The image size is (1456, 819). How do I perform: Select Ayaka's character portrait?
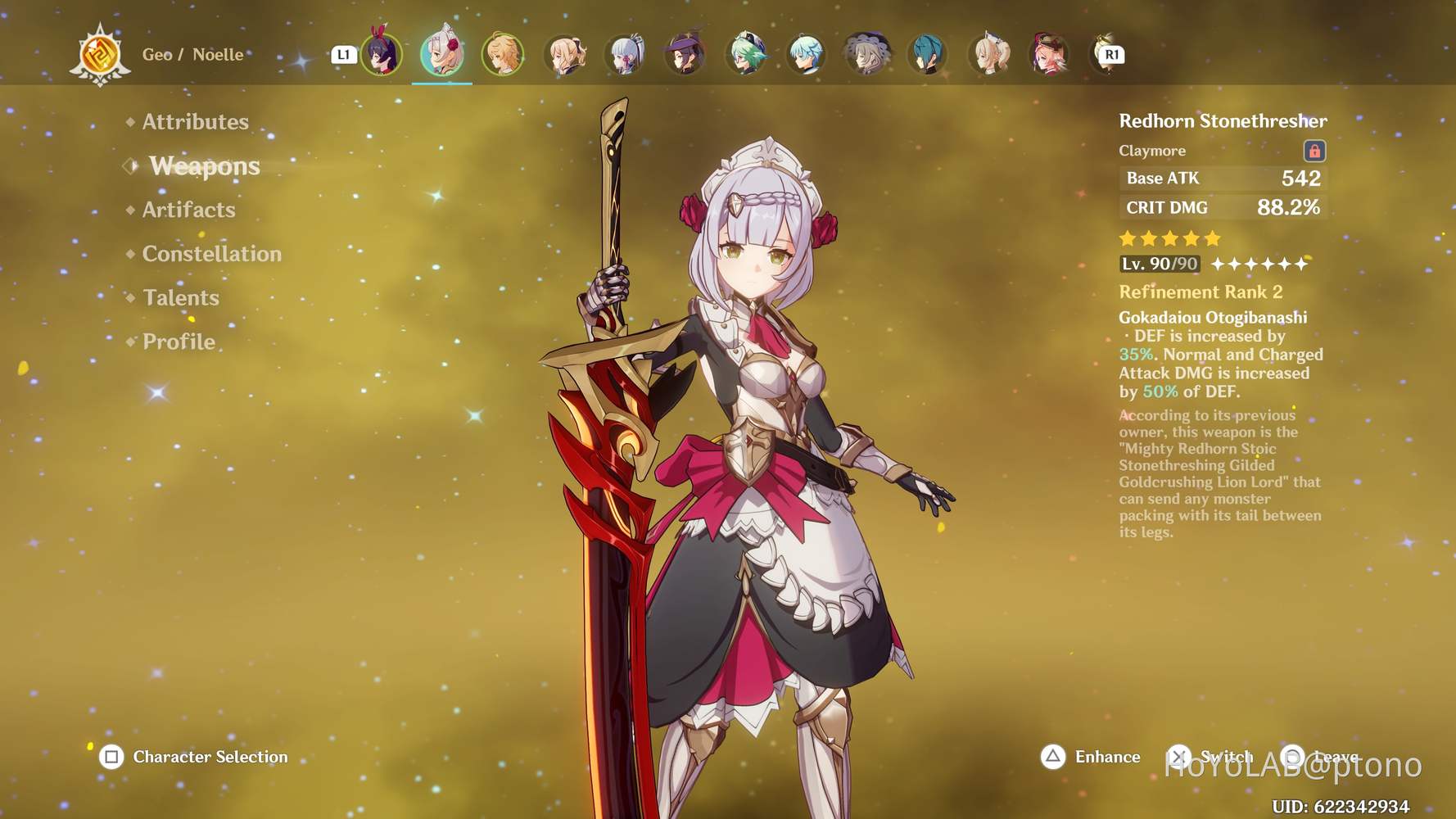[625, 54]
